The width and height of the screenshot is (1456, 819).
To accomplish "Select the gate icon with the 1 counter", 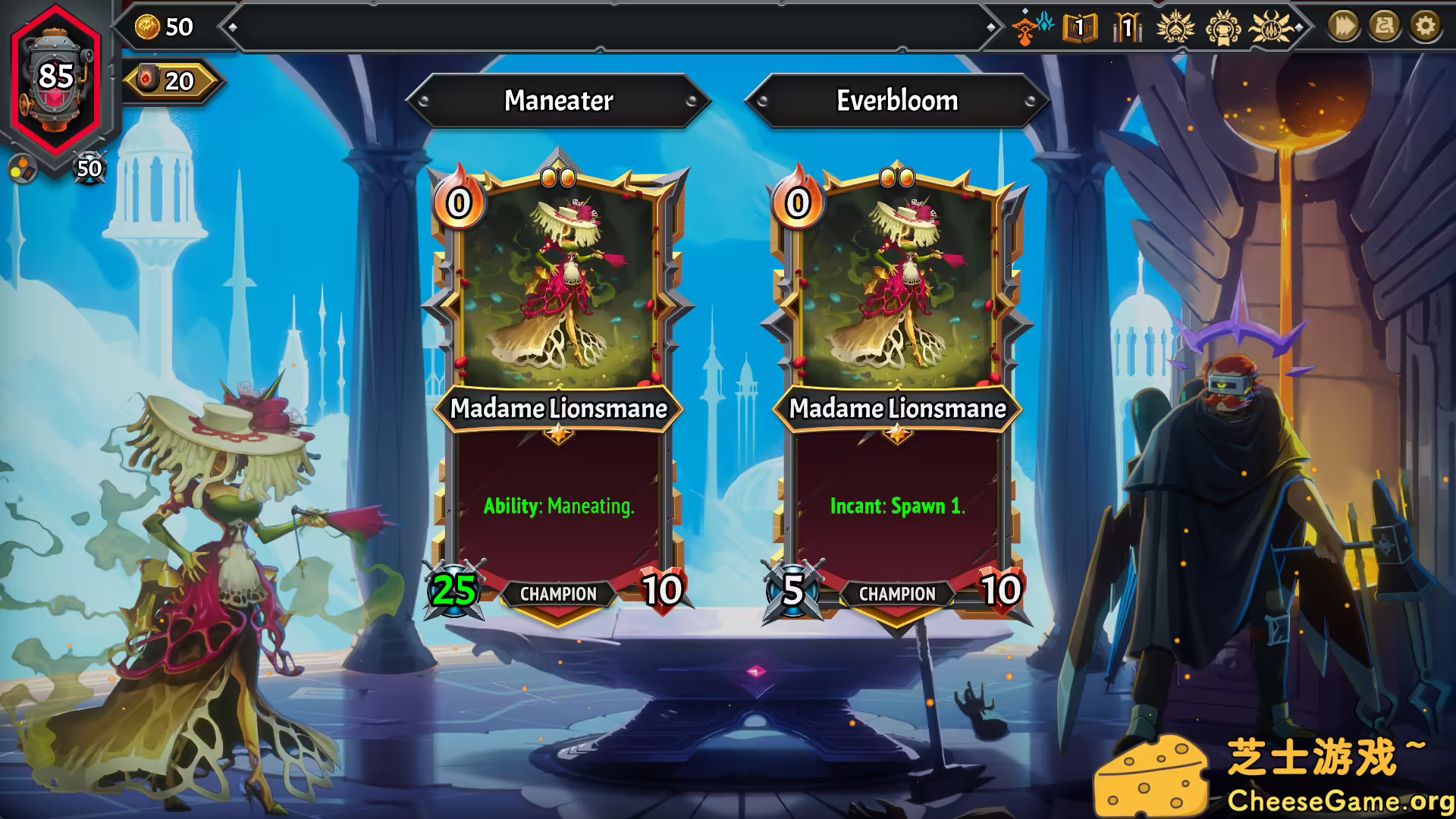I will pyautogui.click(x=1127, y=27).
